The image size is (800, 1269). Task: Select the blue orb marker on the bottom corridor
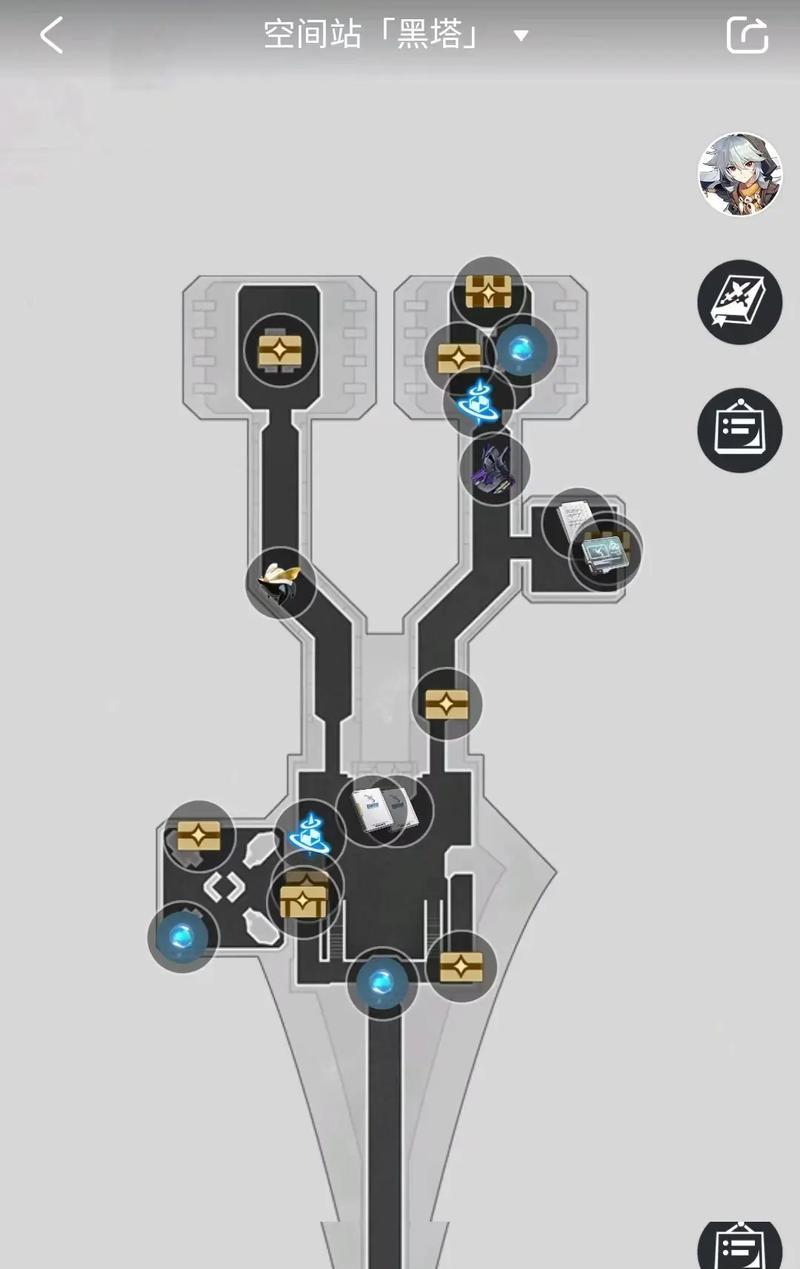pos(382,983)
